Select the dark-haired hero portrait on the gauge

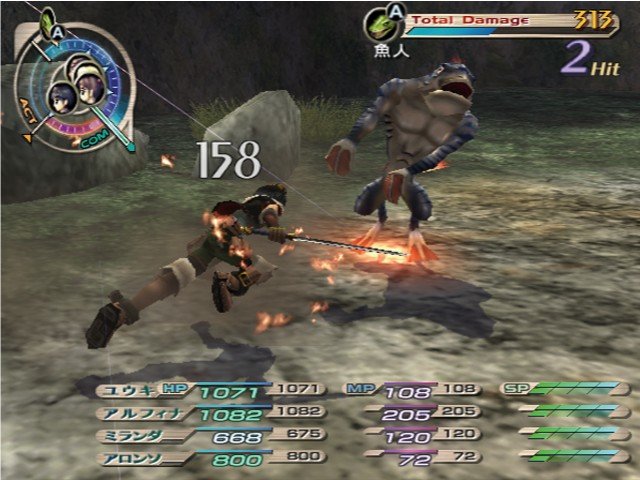[61, 97]
